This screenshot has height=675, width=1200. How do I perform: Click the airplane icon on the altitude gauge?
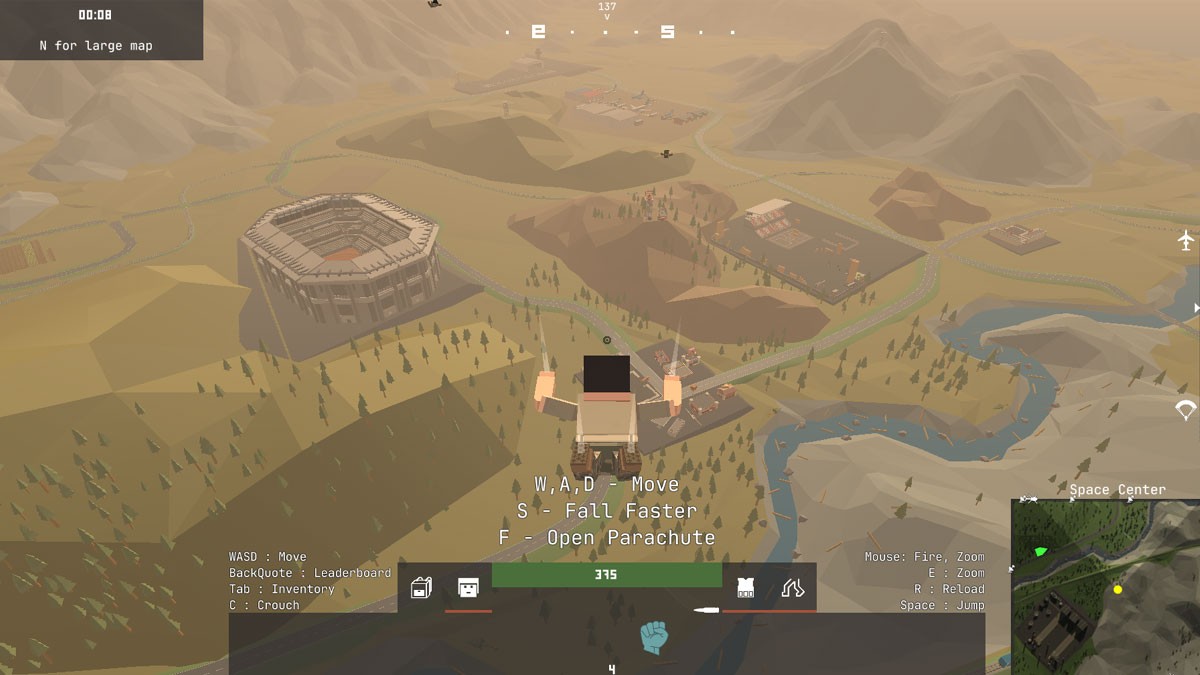pos(1186,240)
